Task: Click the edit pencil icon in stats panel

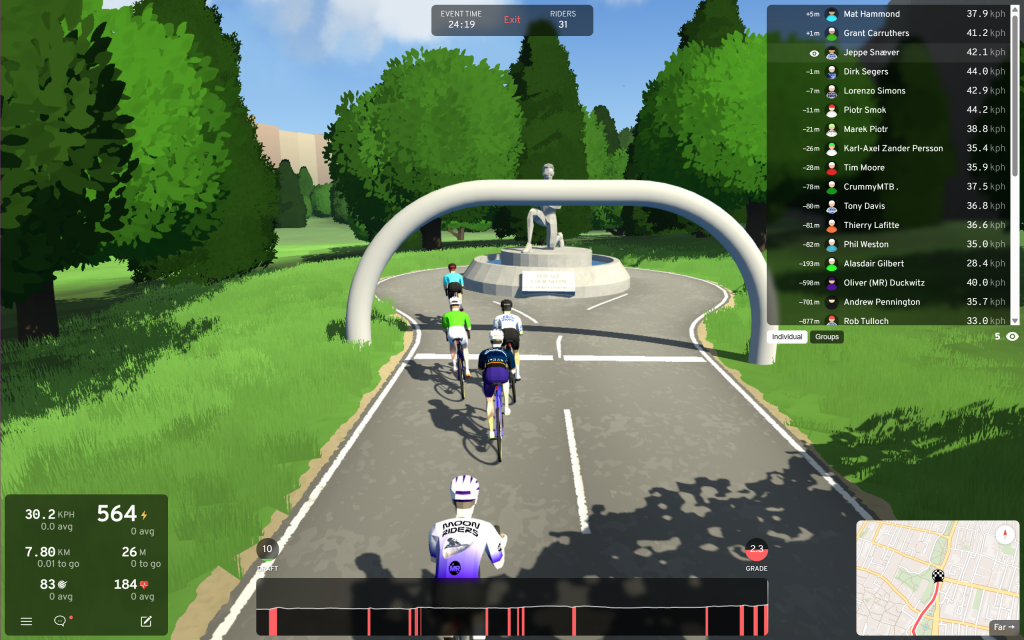Action: [146, 621]
